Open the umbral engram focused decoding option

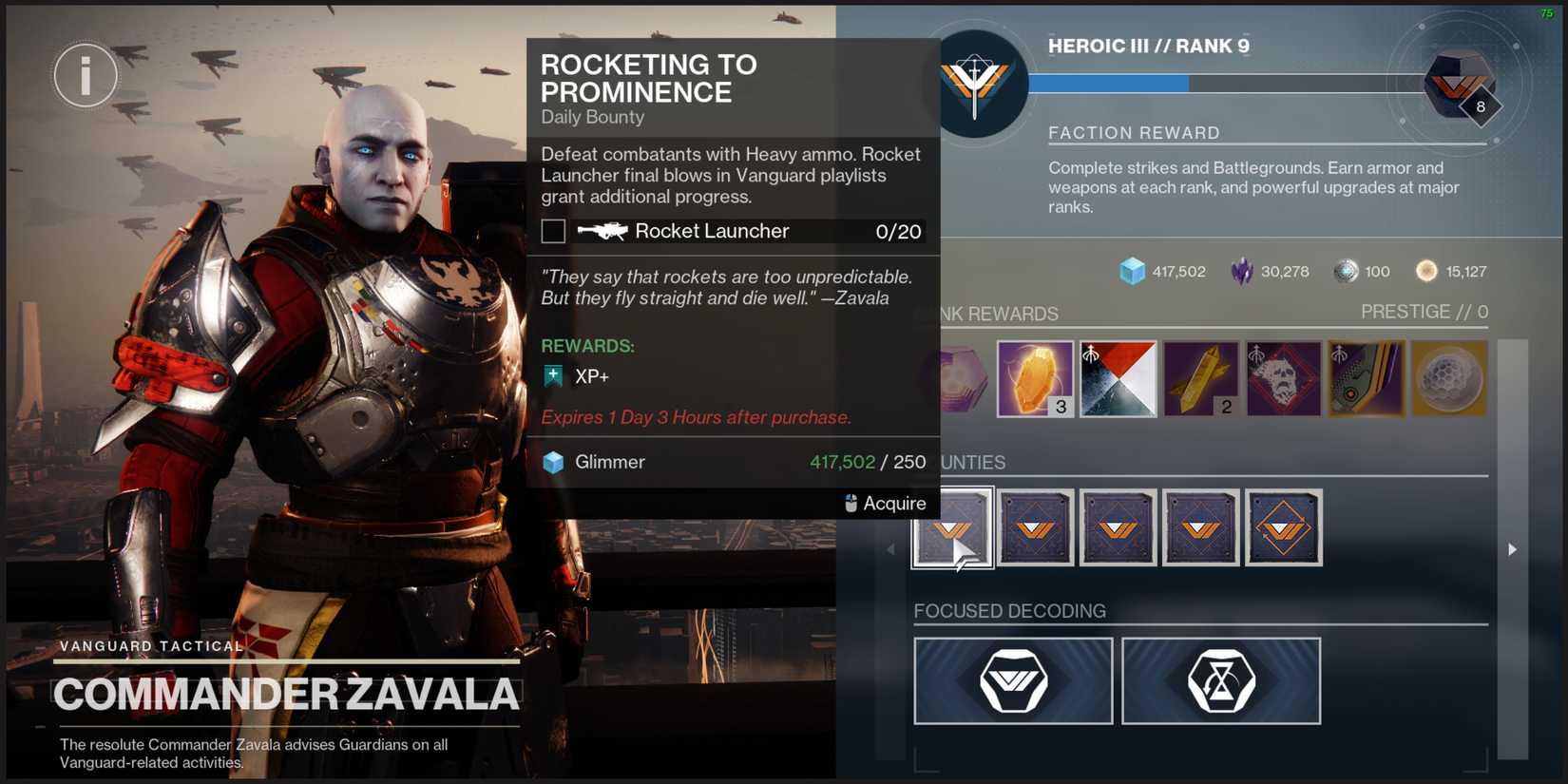click(1221, 680)
